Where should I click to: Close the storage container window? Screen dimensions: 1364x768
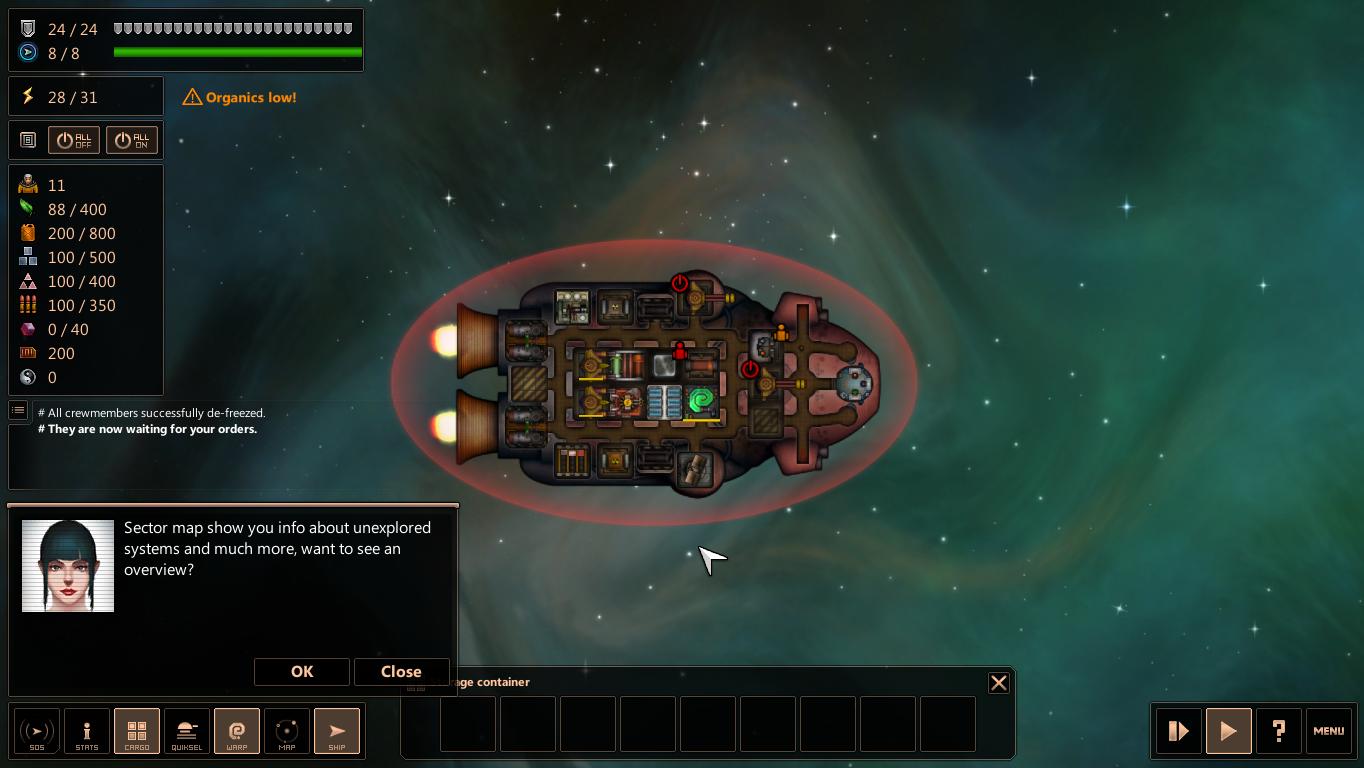coord(998,683)
